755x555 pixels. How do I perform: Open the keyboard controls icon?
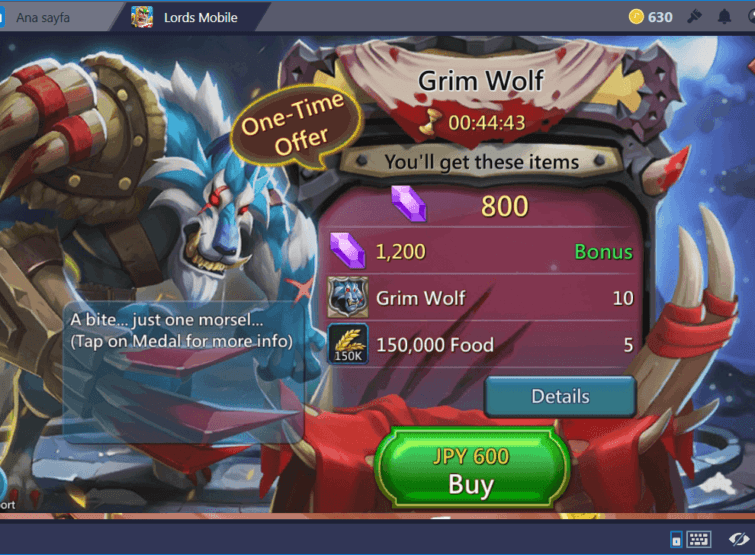coord(698,540)
